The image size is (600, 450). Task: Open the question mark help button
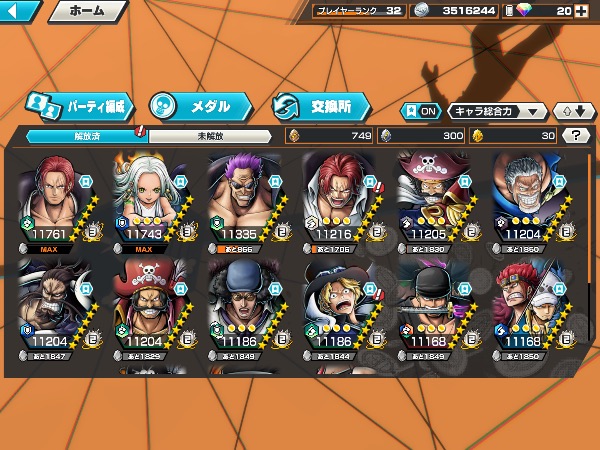pos(576,136)
